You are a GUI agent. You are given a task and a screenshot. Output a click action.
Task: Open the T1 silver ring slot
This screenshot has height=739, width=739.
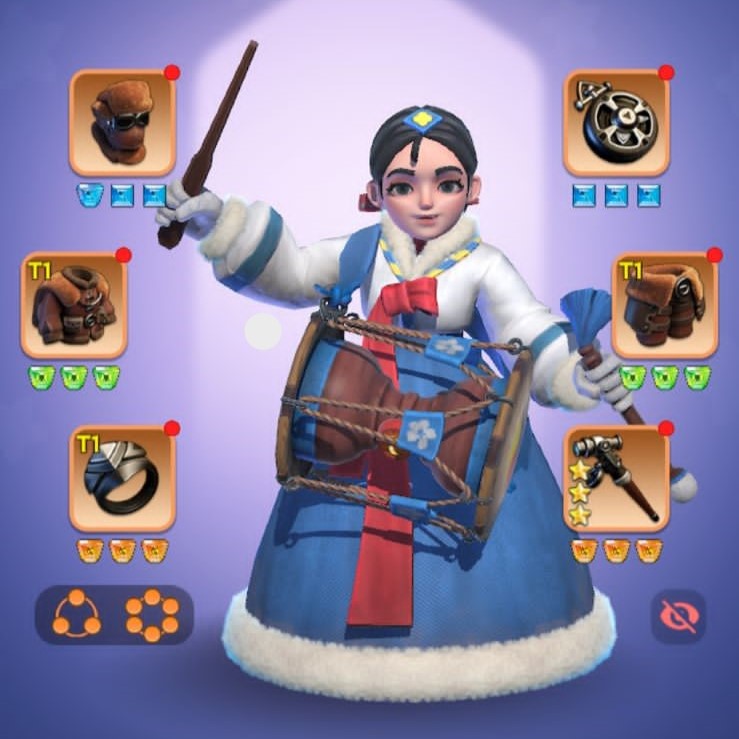122,478
